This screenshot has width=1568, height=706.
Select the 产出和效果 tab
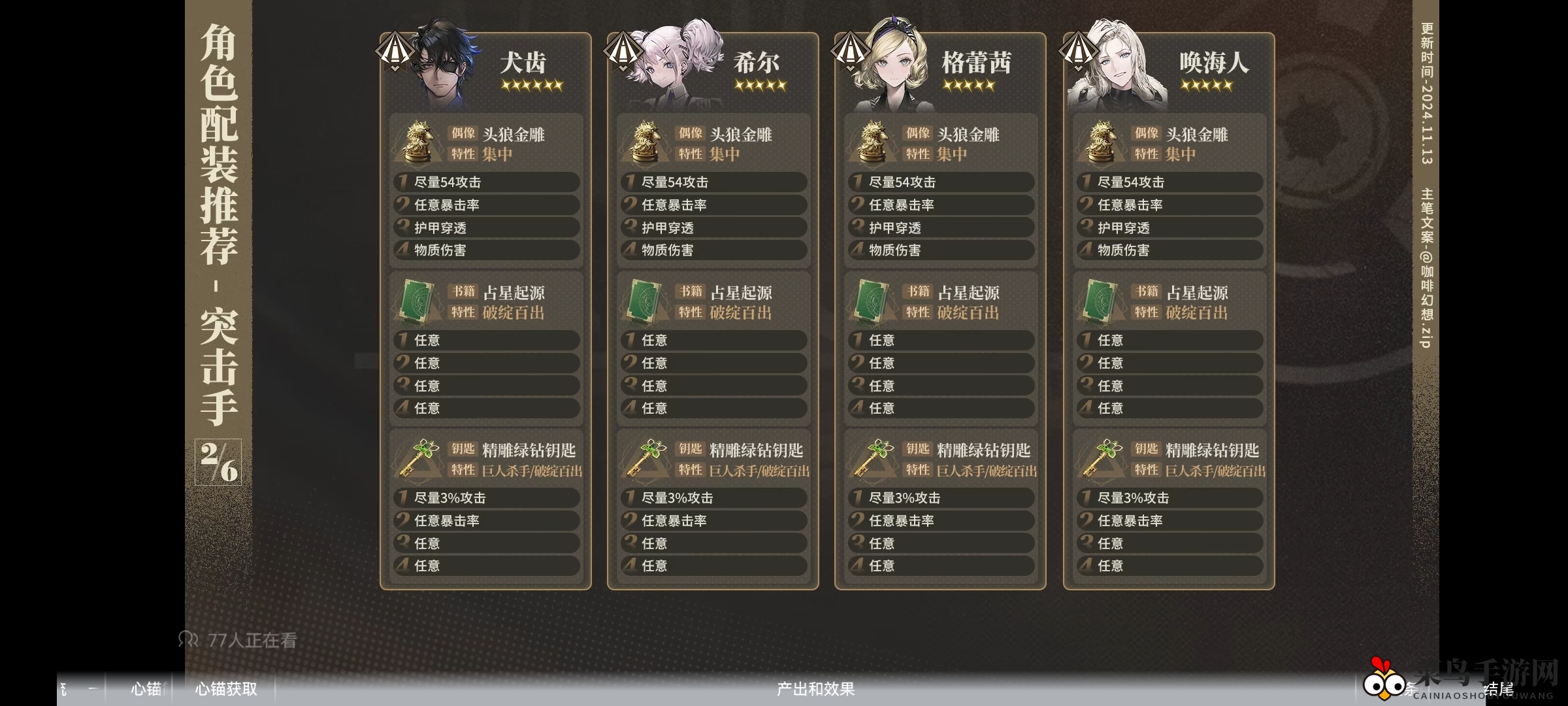(815, 690)
